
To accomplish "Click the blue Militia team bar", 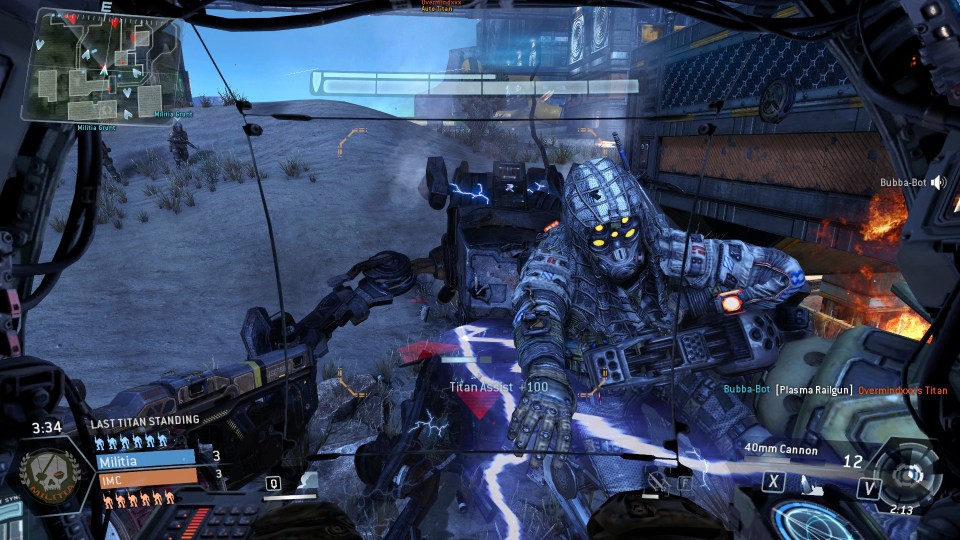I will coord(146,459).
